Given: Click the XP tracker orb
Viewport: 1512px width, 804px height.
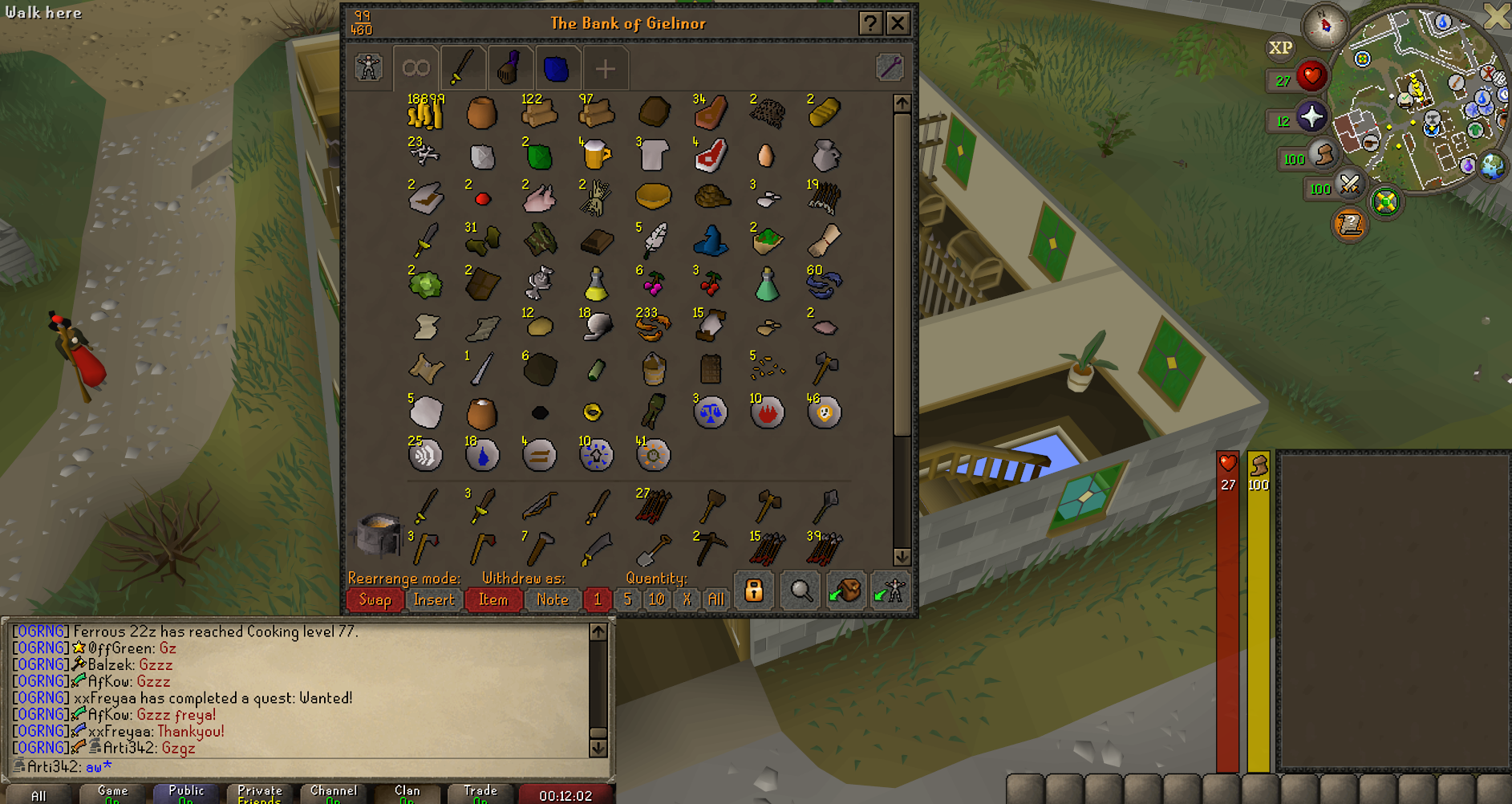Looking at the screenshot, I should pyautogui.click(x=1280, y=47).
